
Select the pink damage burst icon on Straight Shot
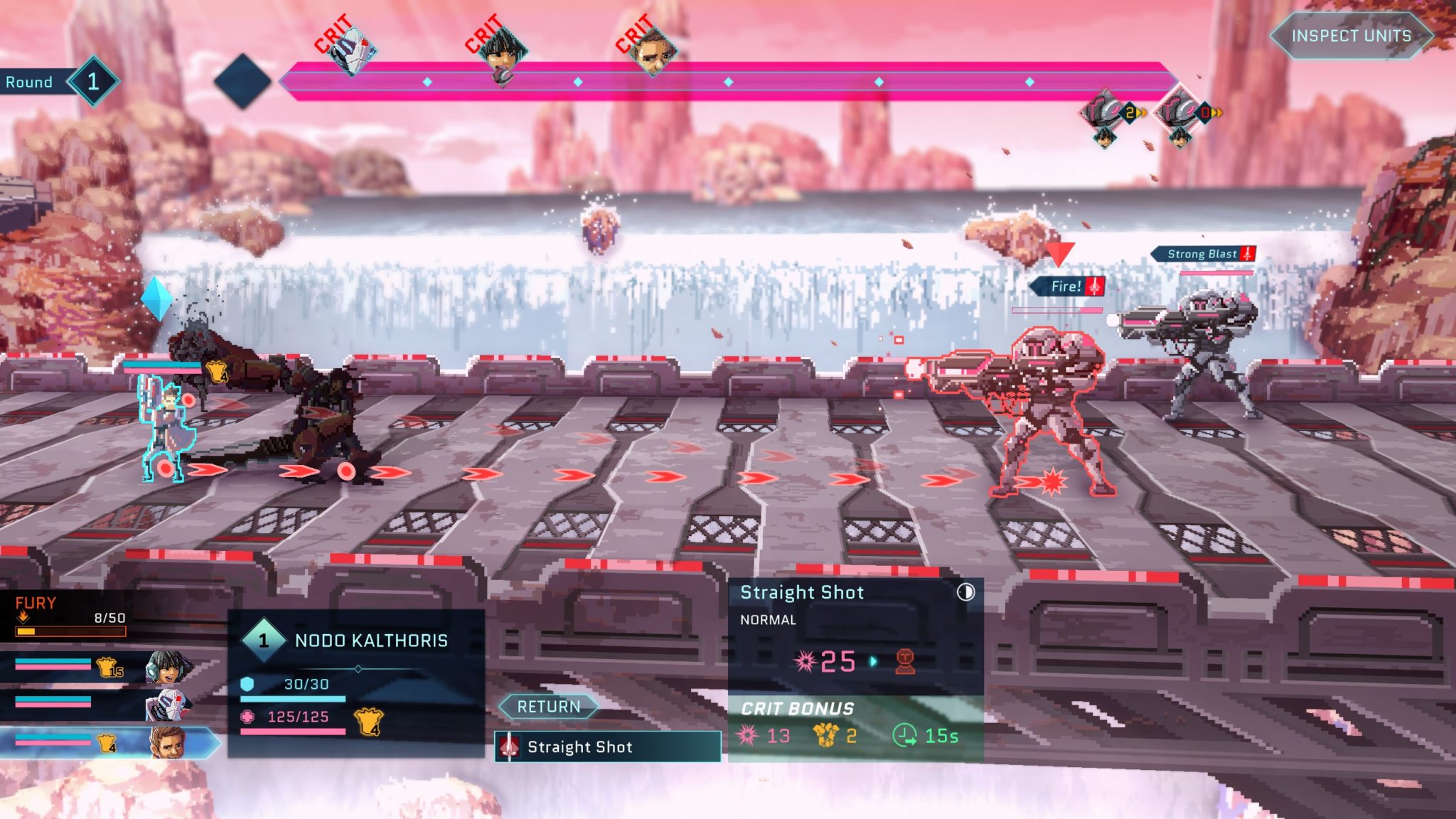pos(805,661)
